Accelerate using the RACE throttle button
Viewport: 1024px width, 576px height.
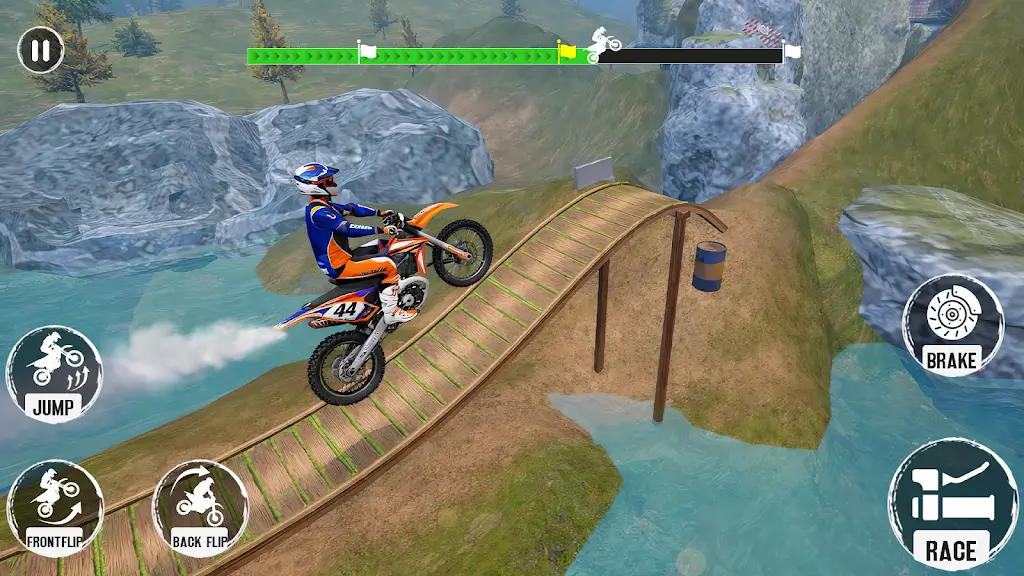click(951, 504)
